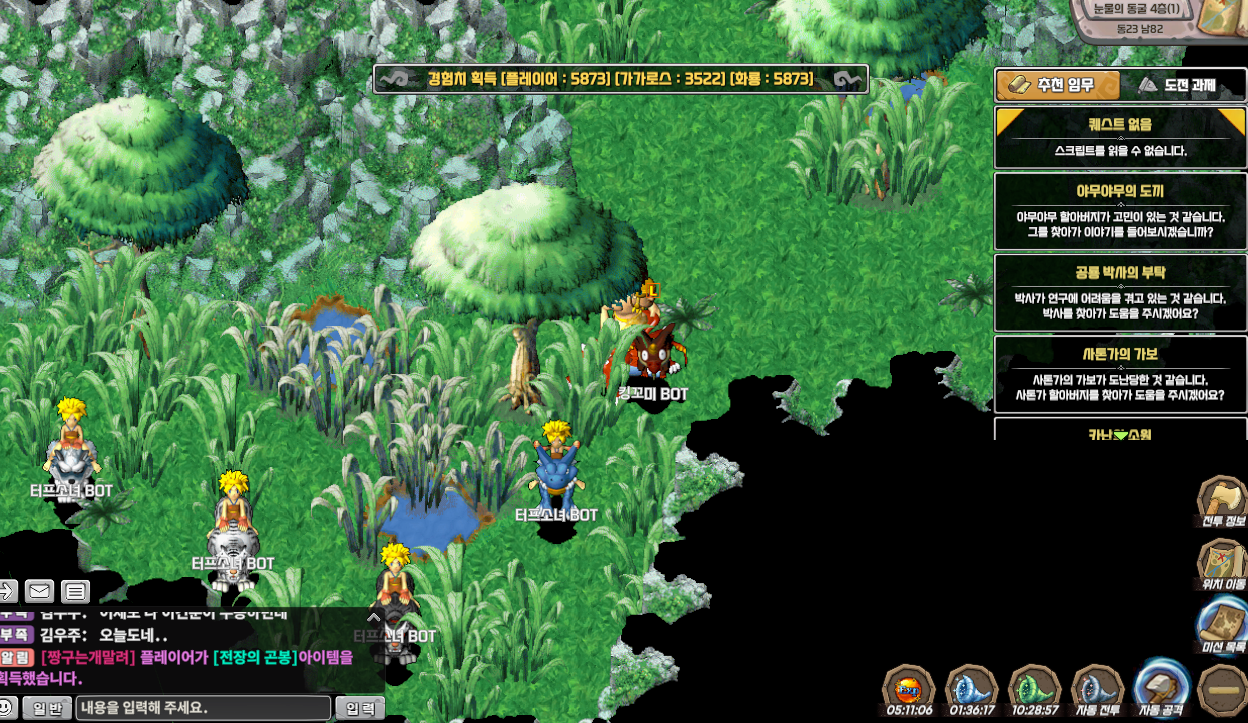Send the message with 입력 button
The width and height of the screenshot is (1248, 723).
click(x=360, y=709)
